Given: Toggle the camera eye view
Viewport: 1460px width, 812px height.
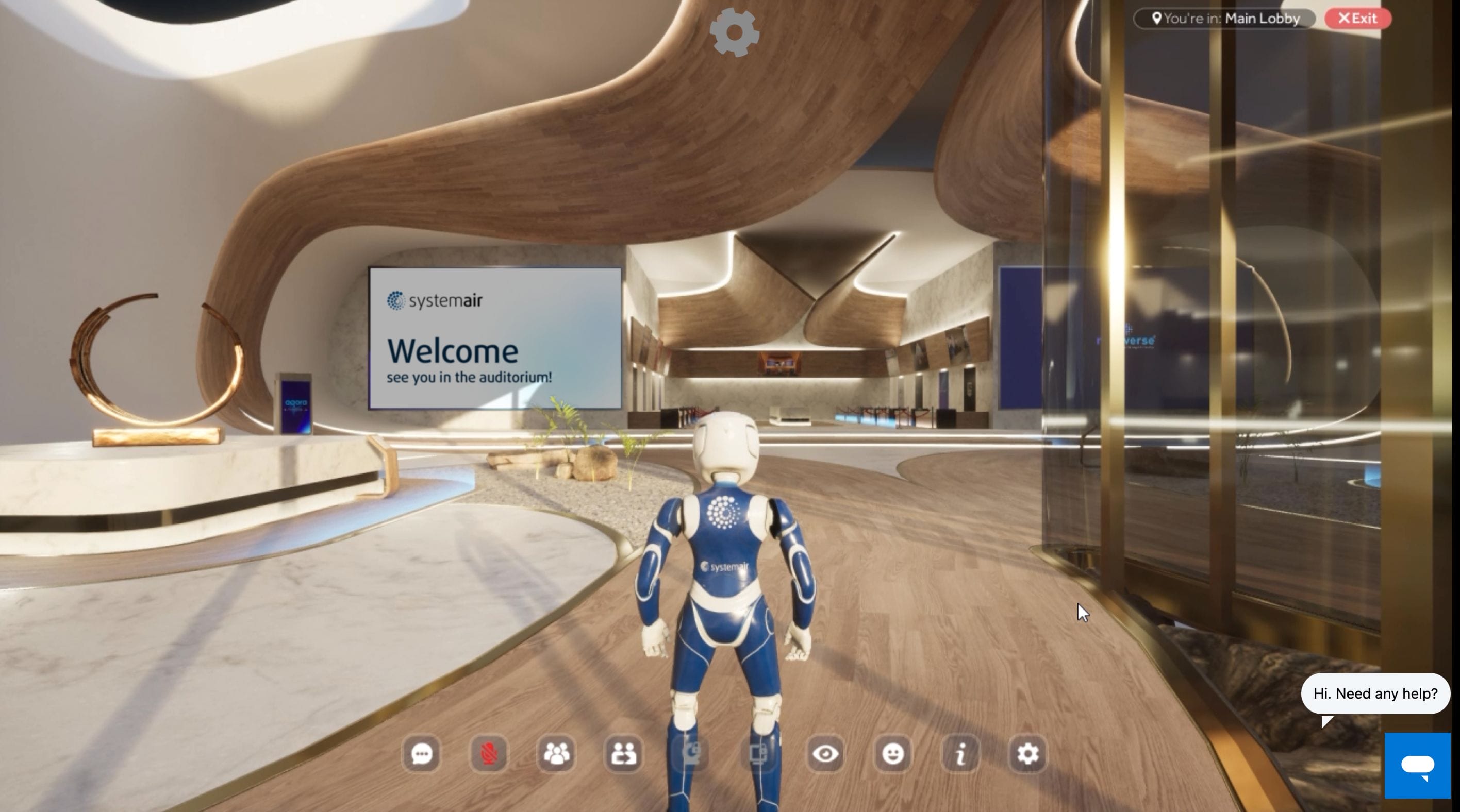Looking at the screenshot, I should [x=826, y=754].
